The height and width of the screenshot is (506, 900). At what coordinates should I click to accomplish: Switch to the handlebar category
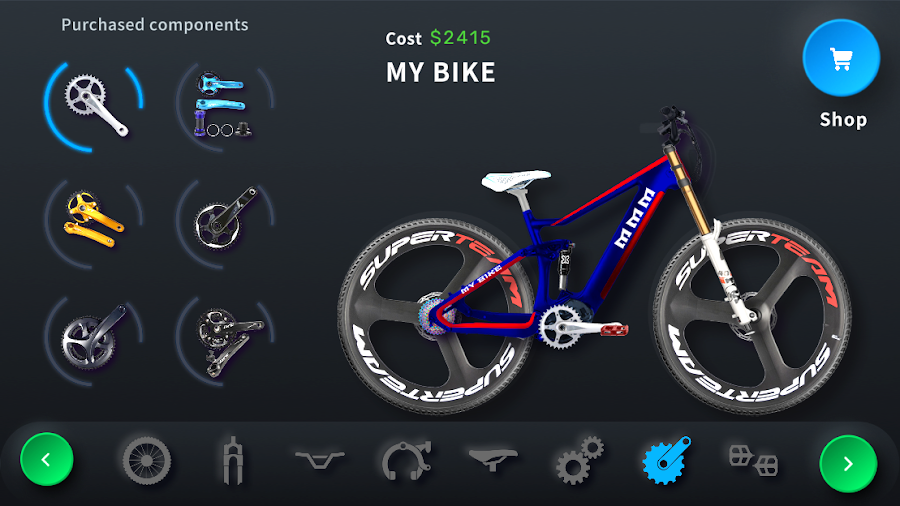(319, 459)
